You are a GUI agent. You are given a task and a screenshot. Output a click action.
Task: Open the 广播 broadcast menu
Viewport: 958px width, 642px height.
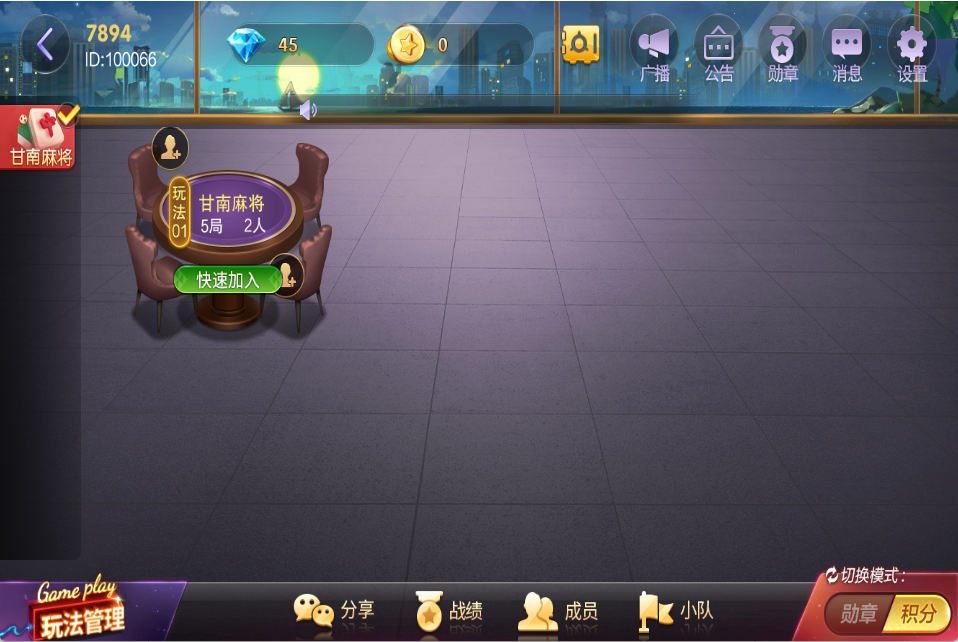654,49
